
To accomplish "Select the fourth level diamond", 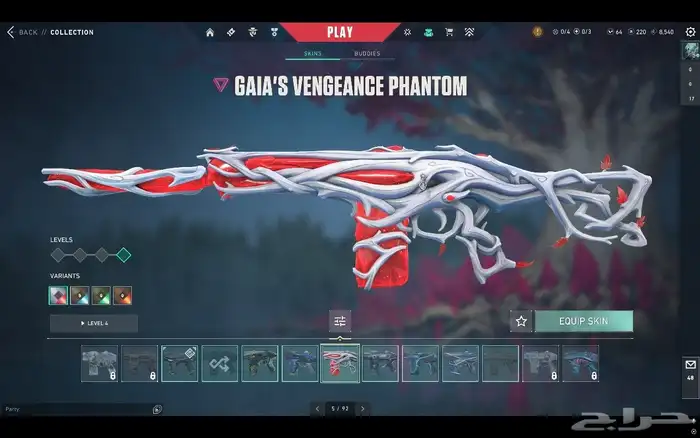I will pos(123,255).
